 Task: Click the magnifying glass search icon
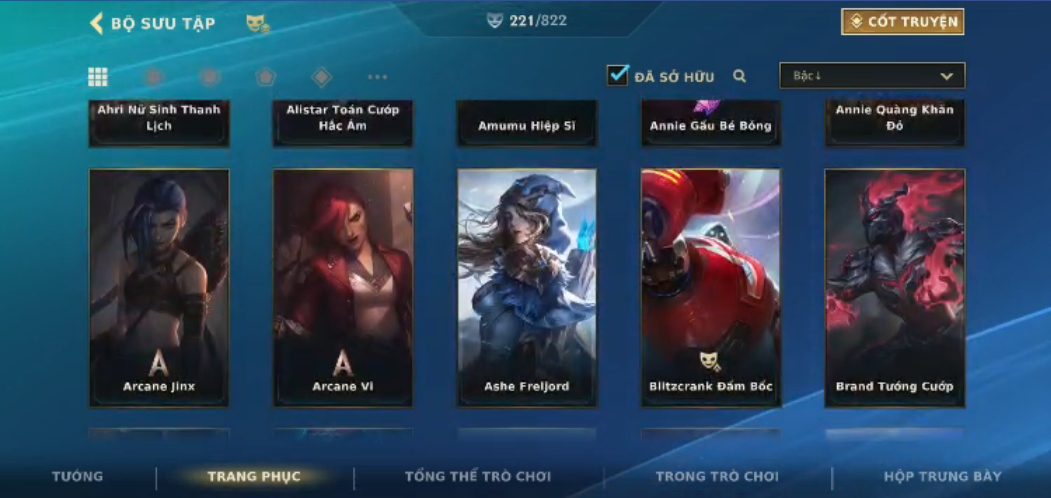740,76
